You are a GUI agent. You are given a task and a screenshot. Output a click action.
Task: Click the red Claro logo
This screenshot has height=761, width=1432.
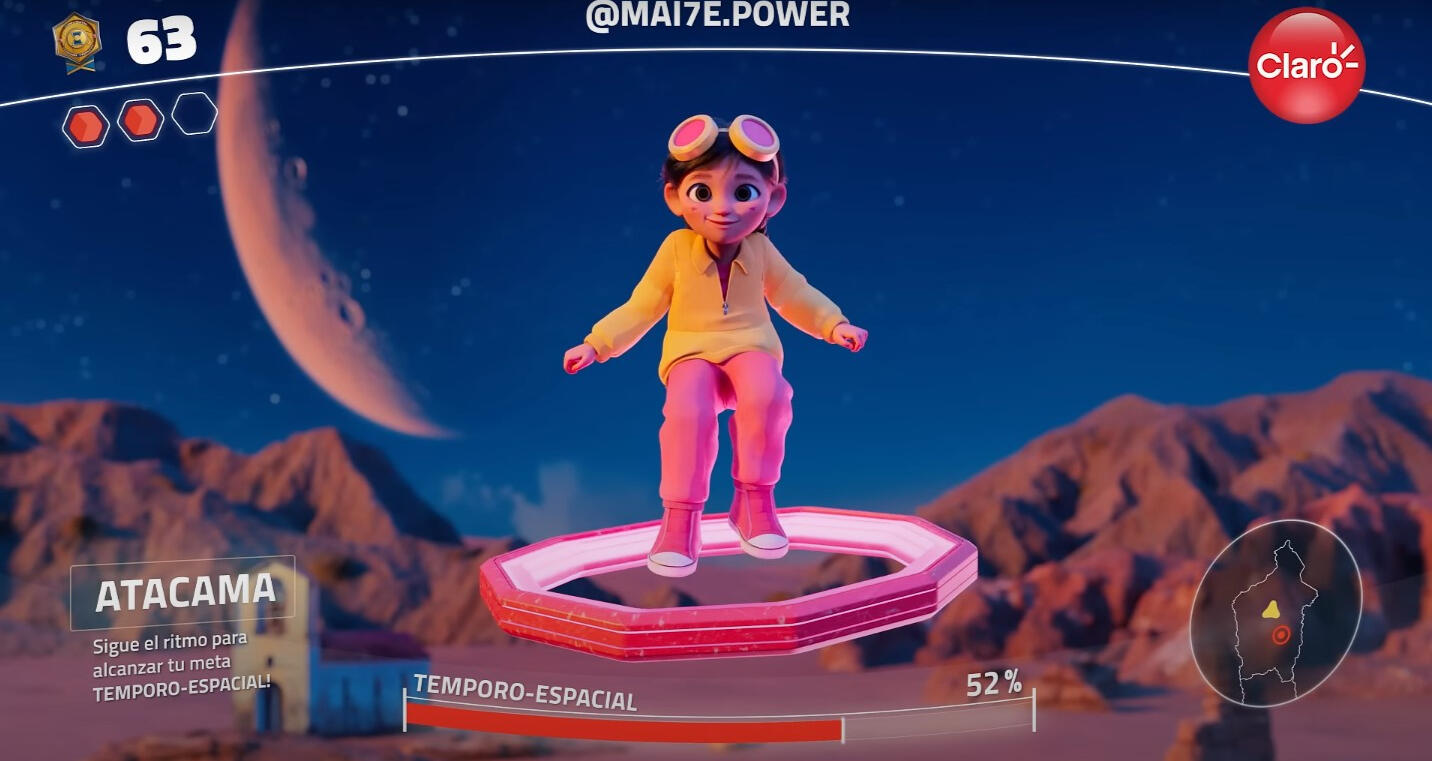pyautogui.click(x=1306, y=66)
